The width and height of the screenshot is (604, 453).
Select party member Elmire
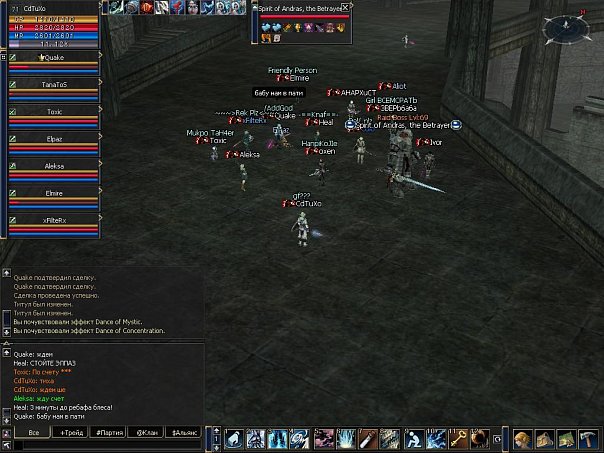(54, 193)
